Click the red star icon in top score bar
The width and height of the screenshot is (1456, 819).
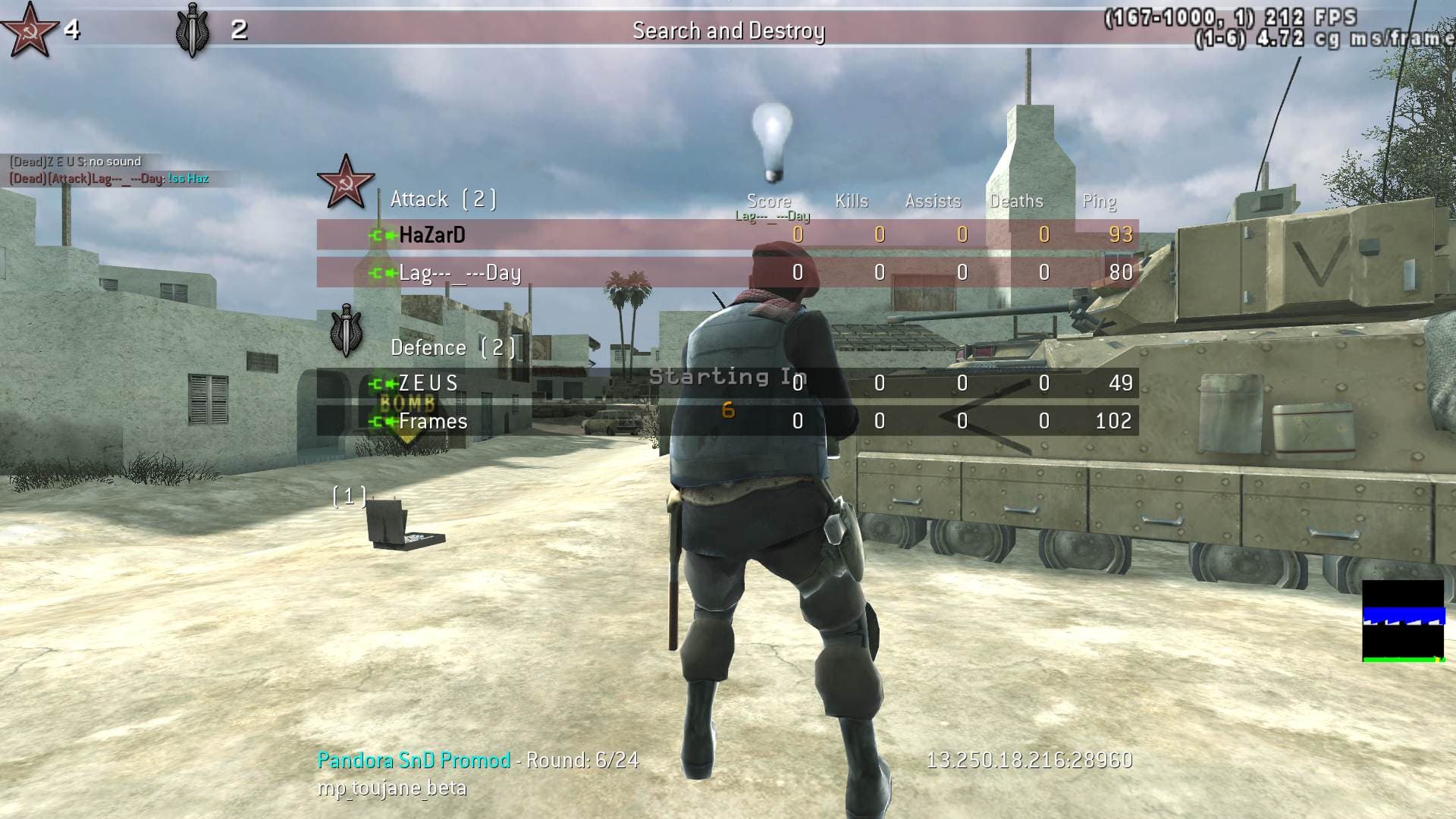[29, 29]
